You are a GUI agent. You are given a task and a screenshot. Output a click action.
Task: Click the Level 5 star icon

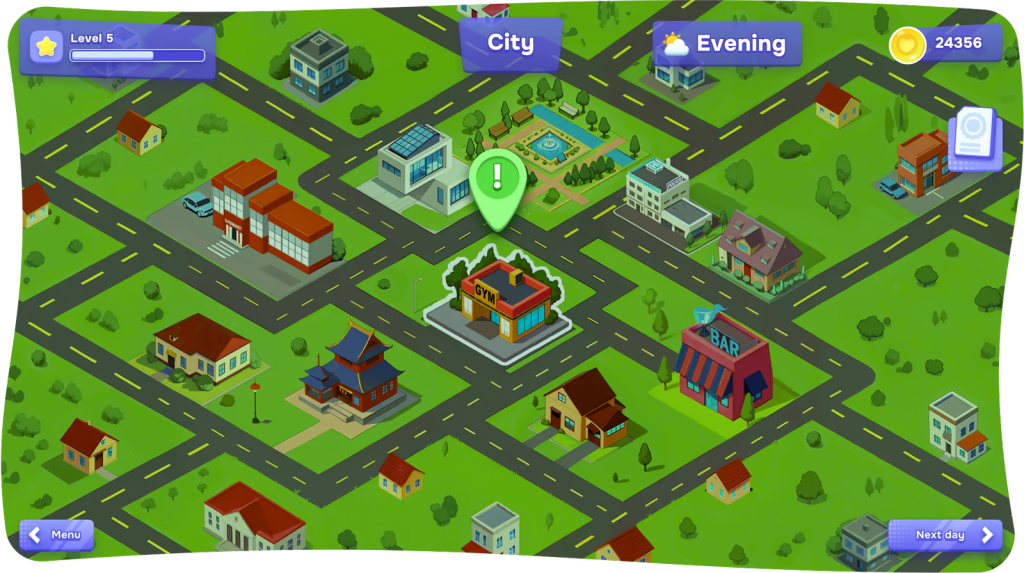click(46, 47)
